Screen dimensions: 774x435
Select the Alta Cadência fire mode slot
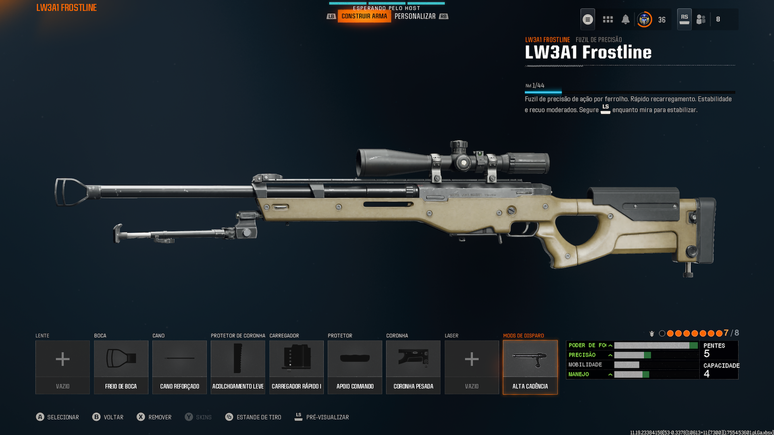[x=530, y=366]
